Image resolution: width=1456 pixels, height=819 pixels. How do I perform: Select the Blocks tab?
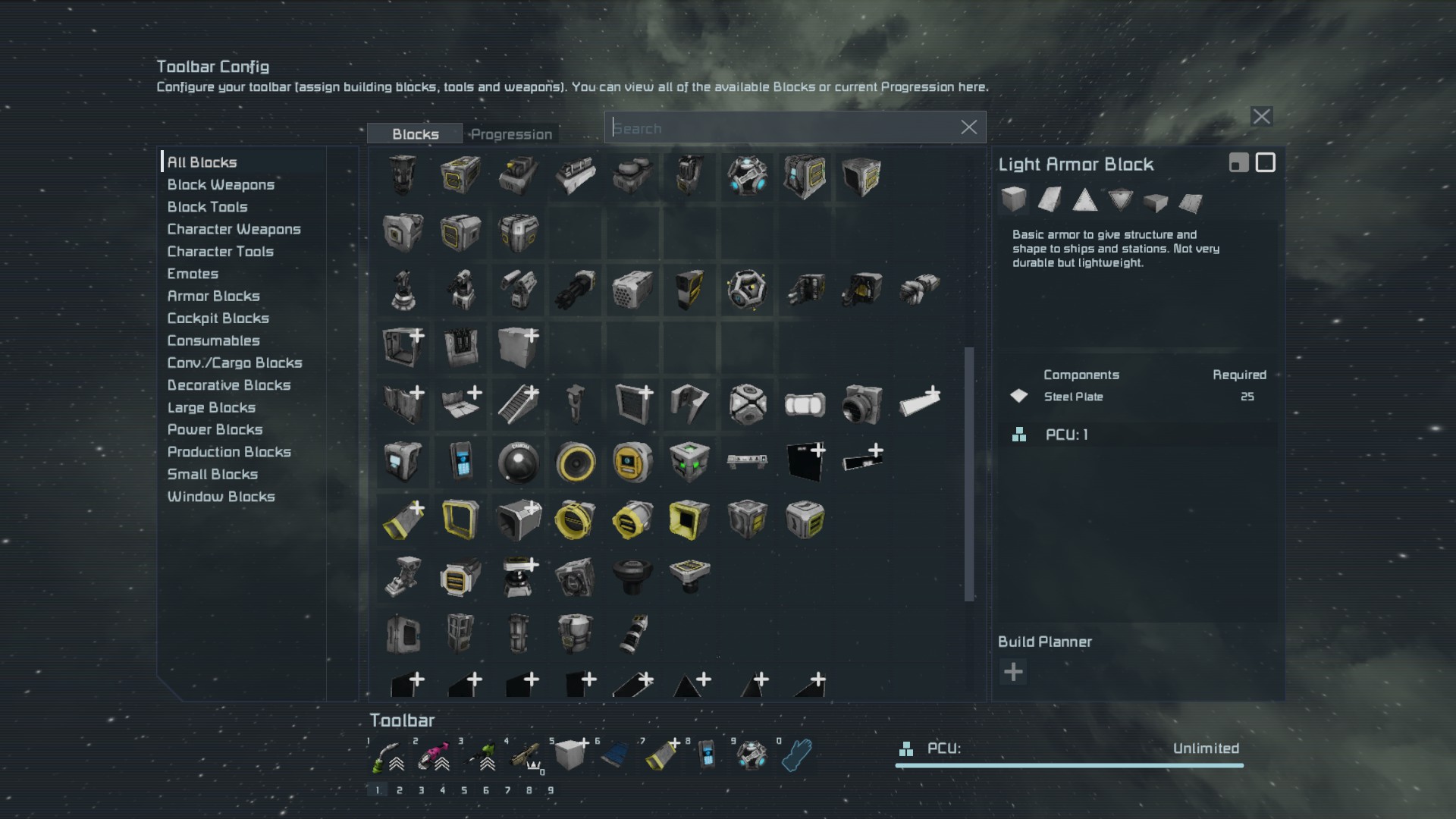tap(415, 134)
